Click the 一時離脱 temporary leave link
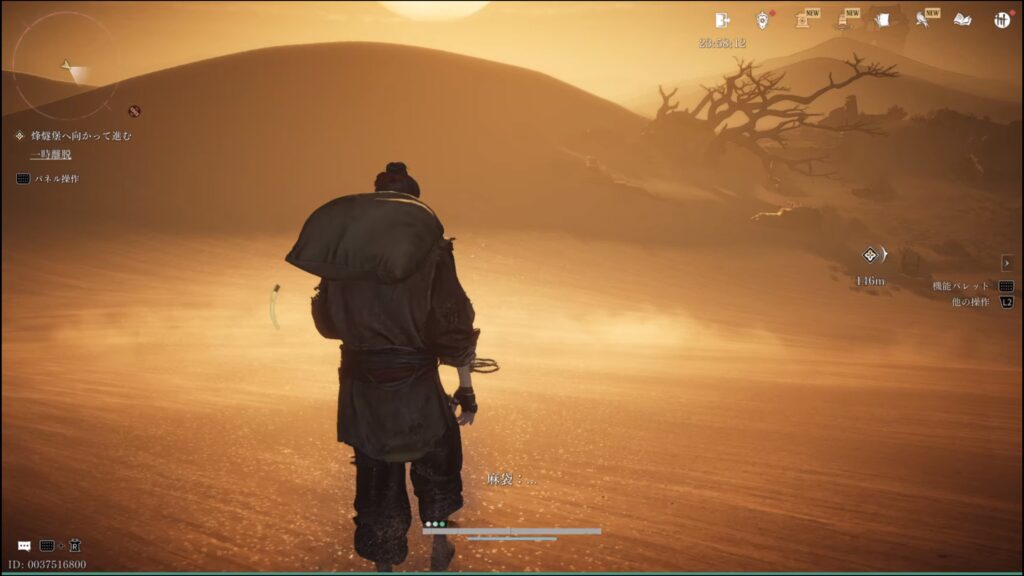The image size is (1024, 576). [50, 155]
